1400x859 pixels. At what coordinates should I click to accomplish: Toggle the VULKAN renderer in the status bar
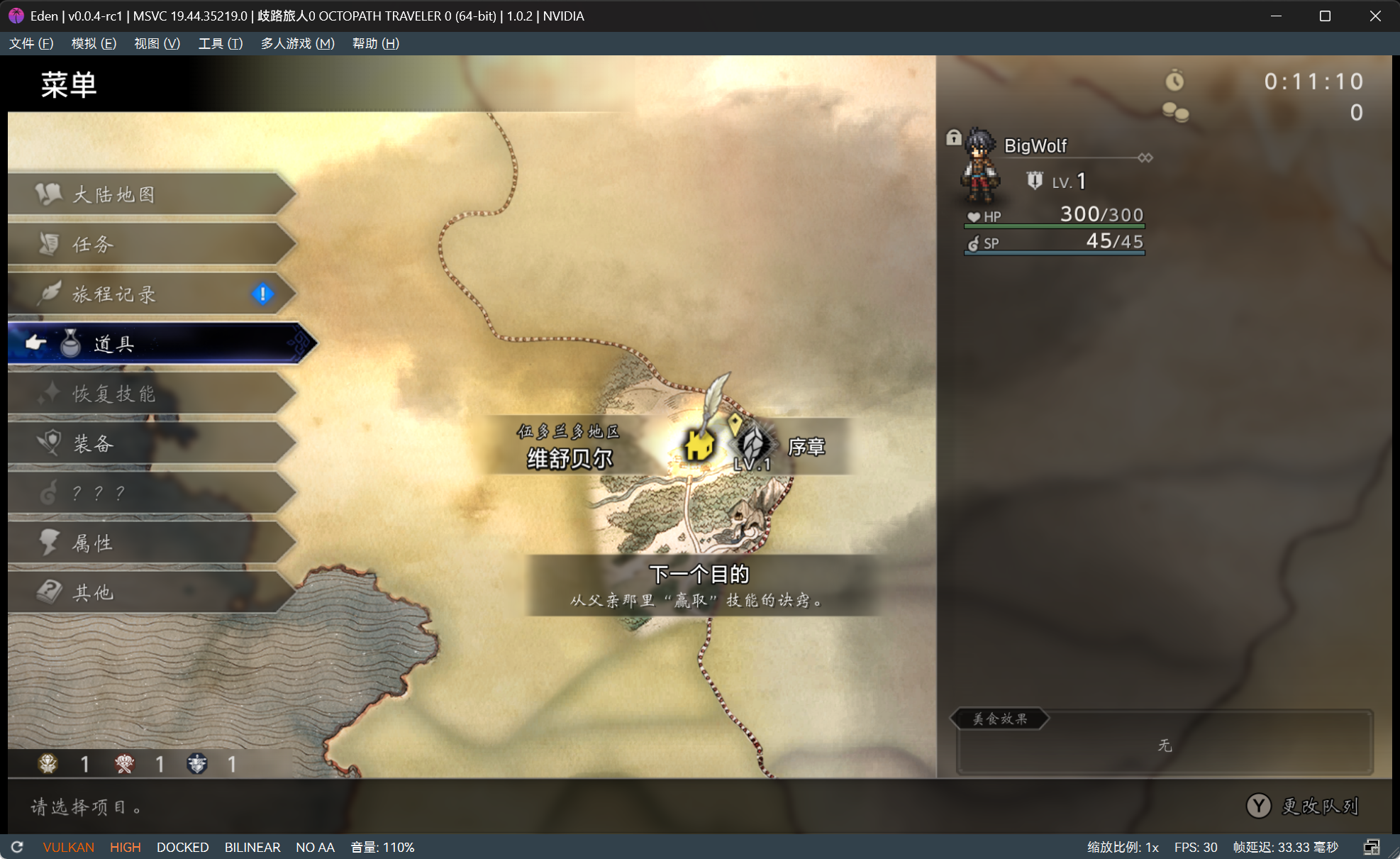click(68, 847)
